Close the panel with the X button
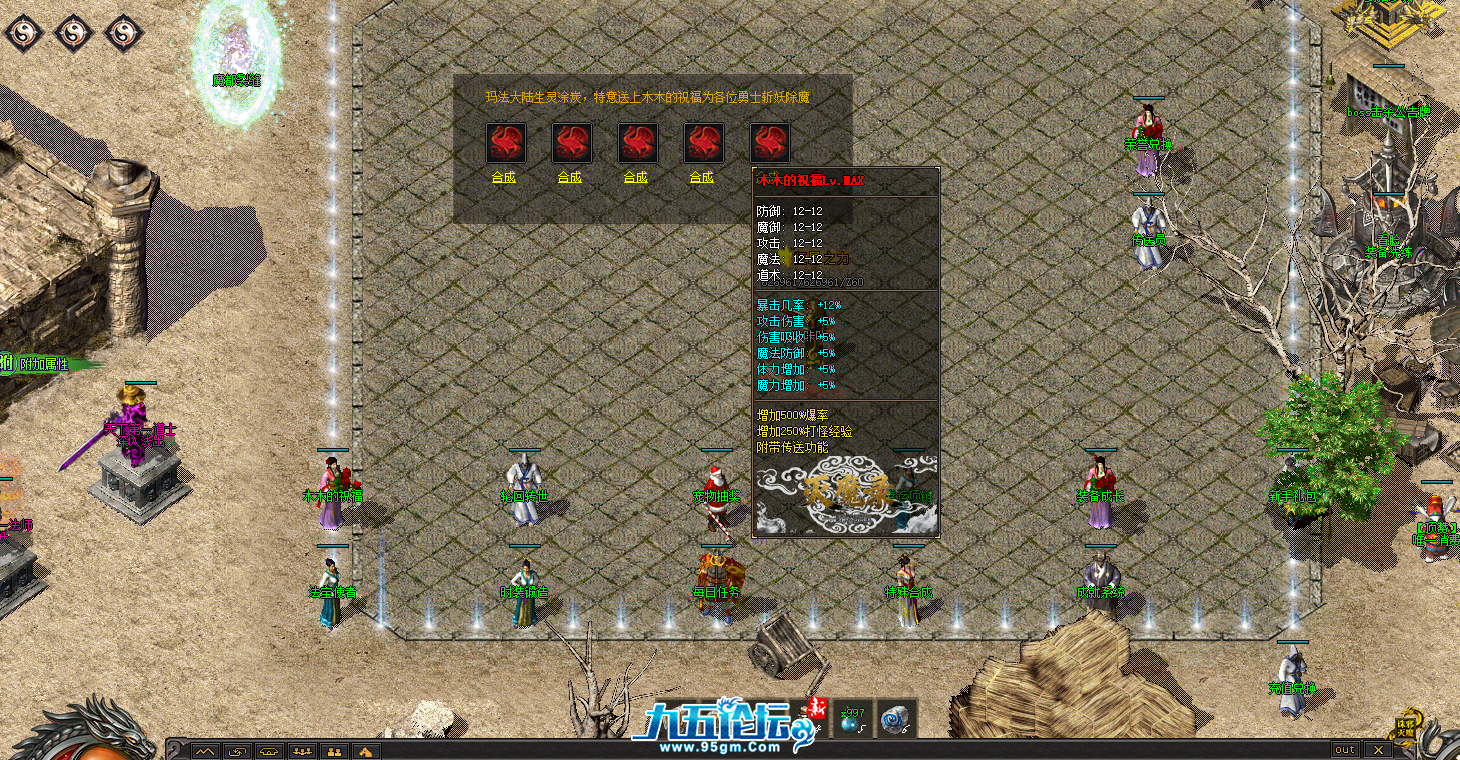The height and width of the screenshot is (760, 1460). 1380,749
